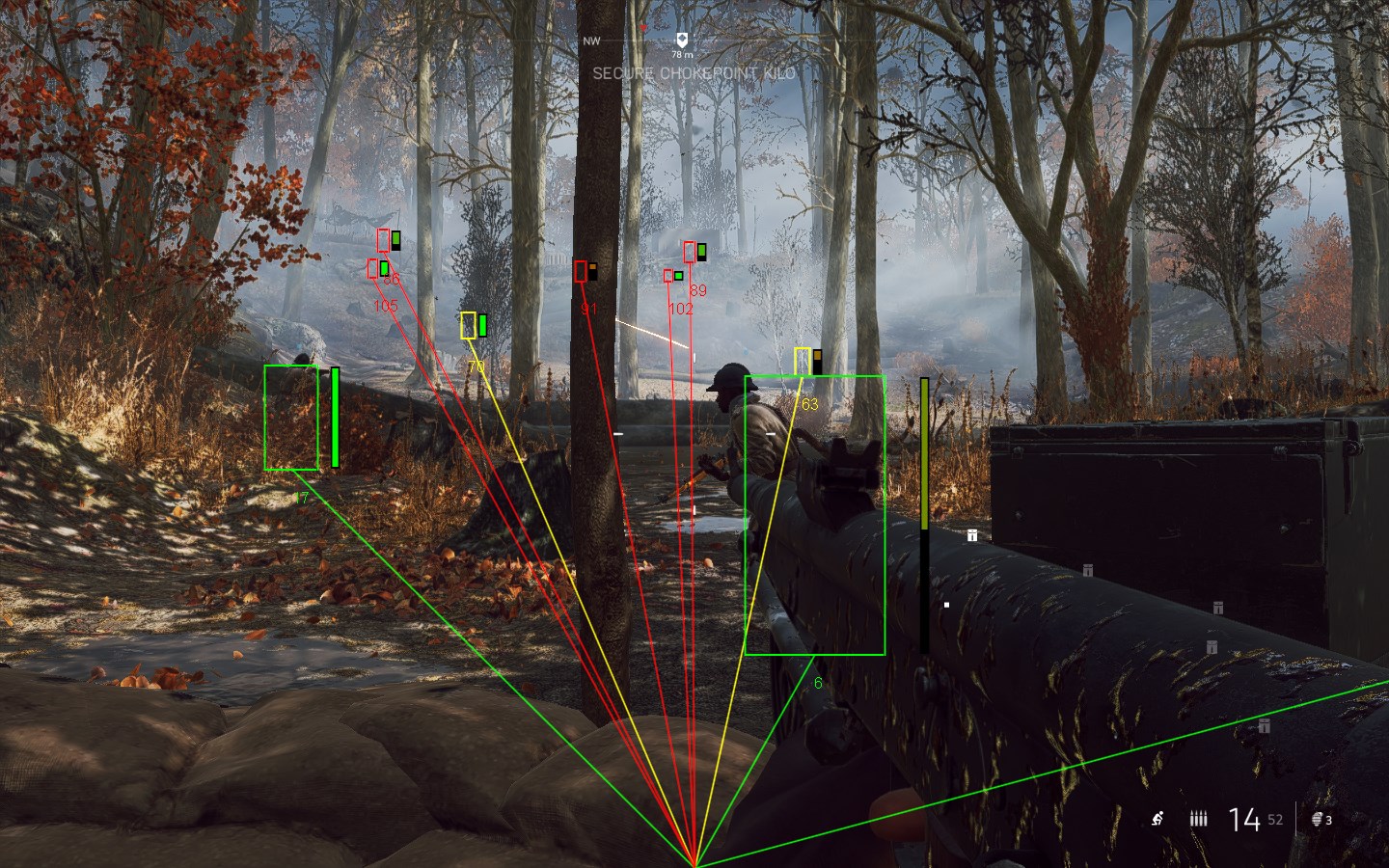Click the diamond objective marker above 78 m
The width and height of the screenshot is (1389, 868).
[x=682, y=40]
